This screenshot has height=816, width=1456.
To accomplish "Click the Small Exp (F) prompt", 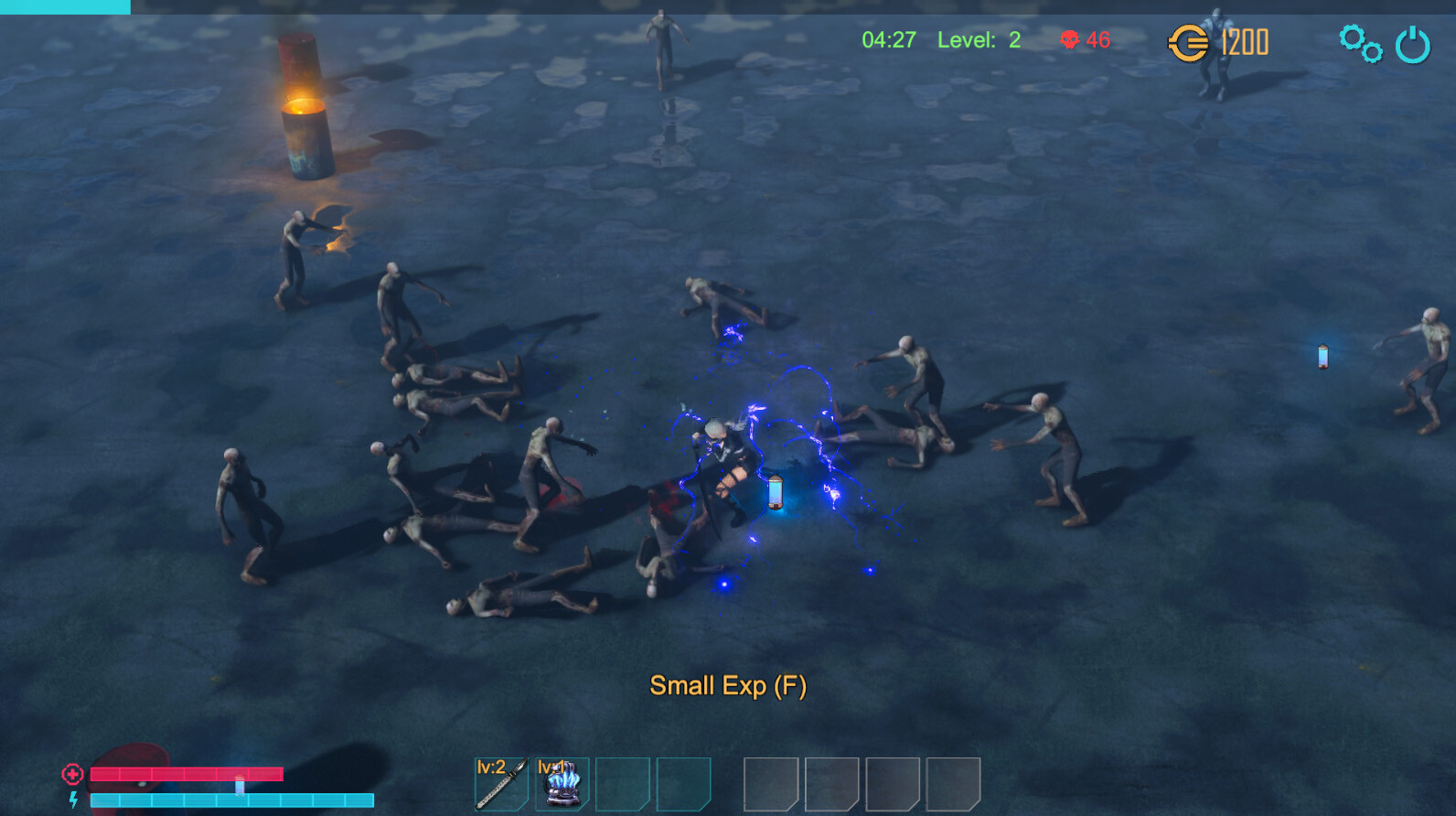I will (729, 684).
